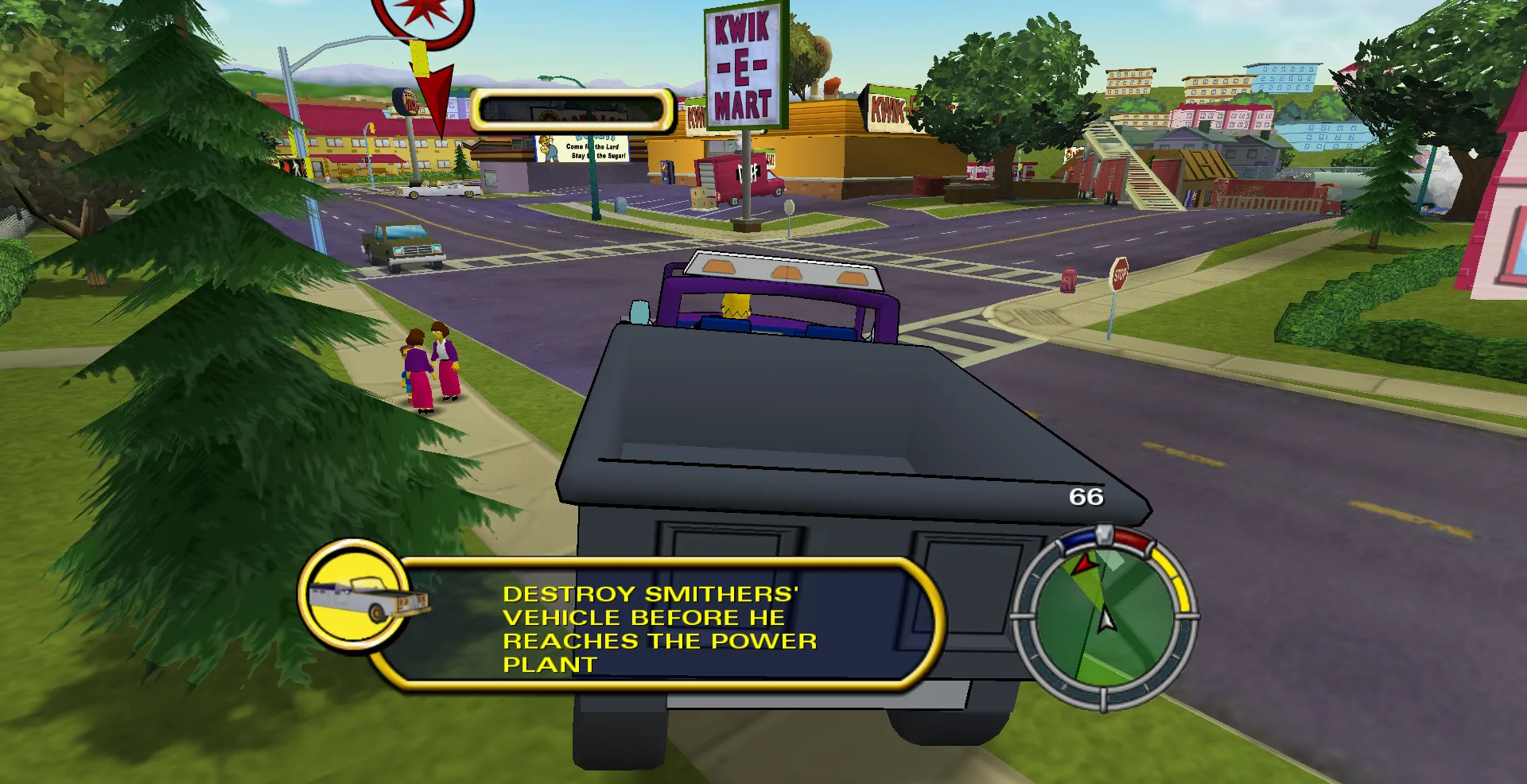The image size is (1527, 784).
Task: Click the vehicle damage counter showing 66
Action: pyautogui.click(x=1088, y=497)
